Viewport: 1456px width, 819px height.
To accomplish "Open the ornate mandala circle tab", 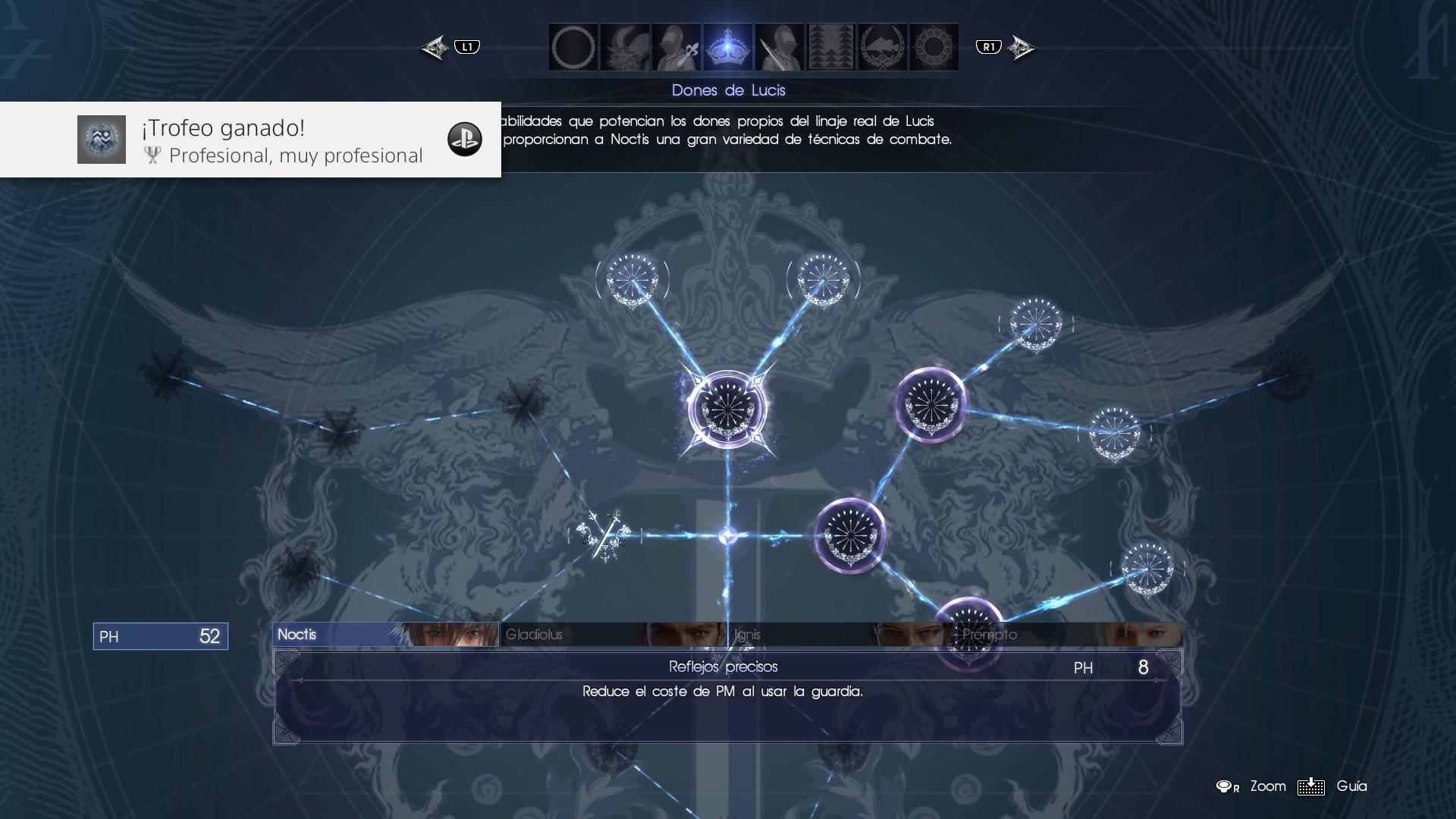I will click(934, 47).
